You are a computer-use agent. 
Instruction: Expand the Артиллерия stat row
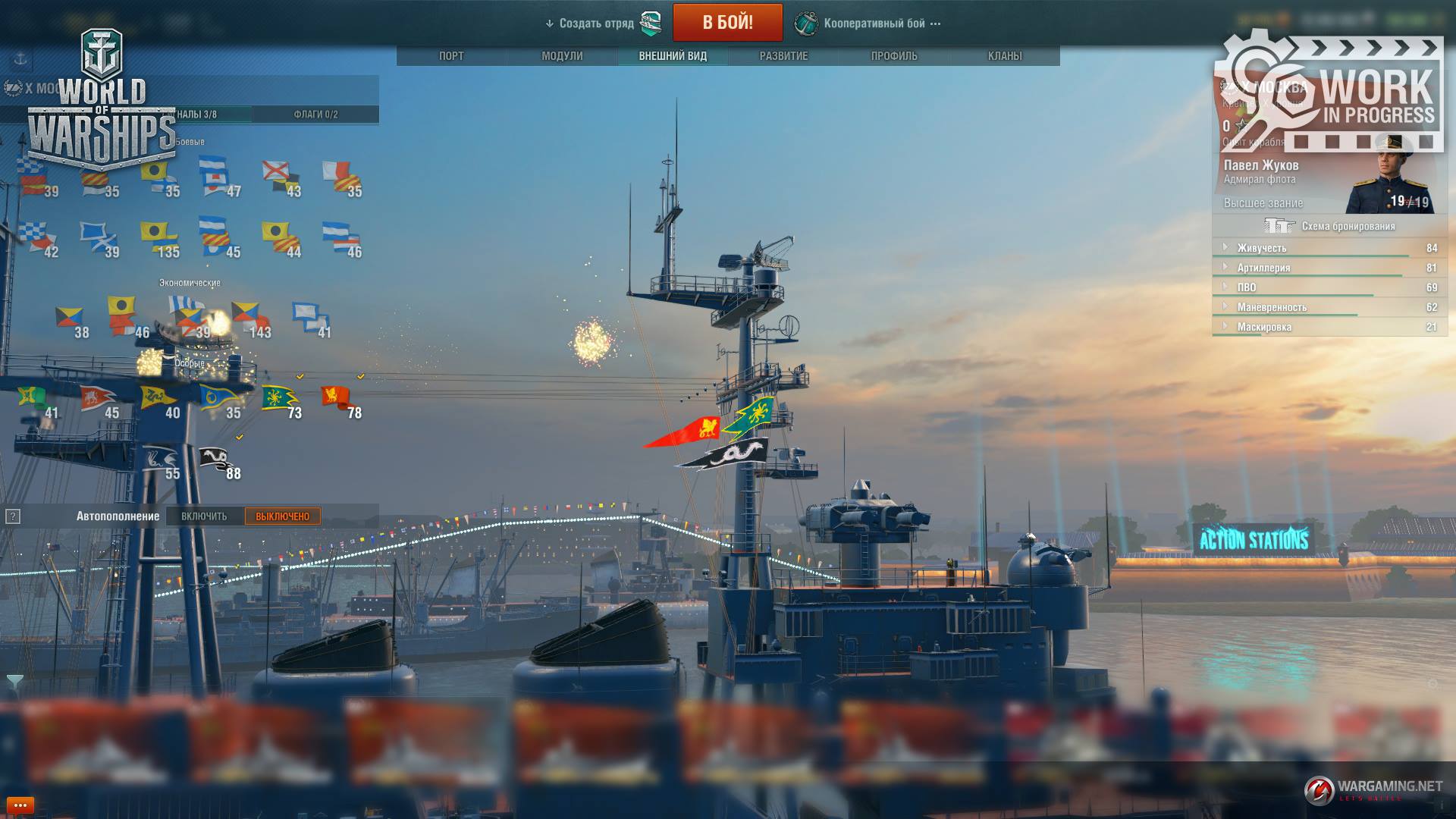pyautogui.click(x=1263, y=268)
